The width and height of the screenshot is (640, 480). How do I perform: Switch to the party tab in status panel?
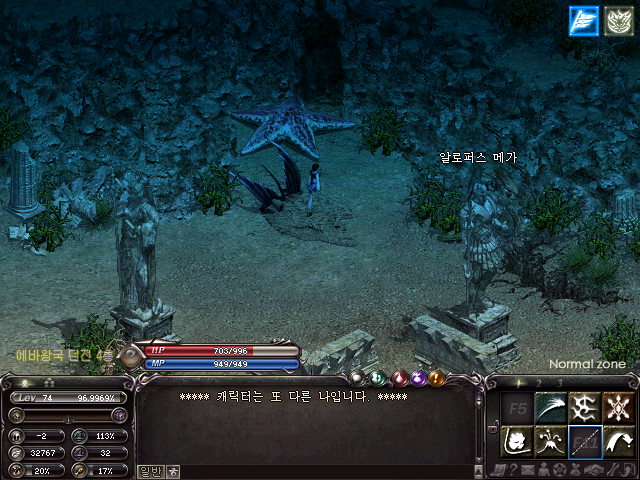(x=48, y=383)
